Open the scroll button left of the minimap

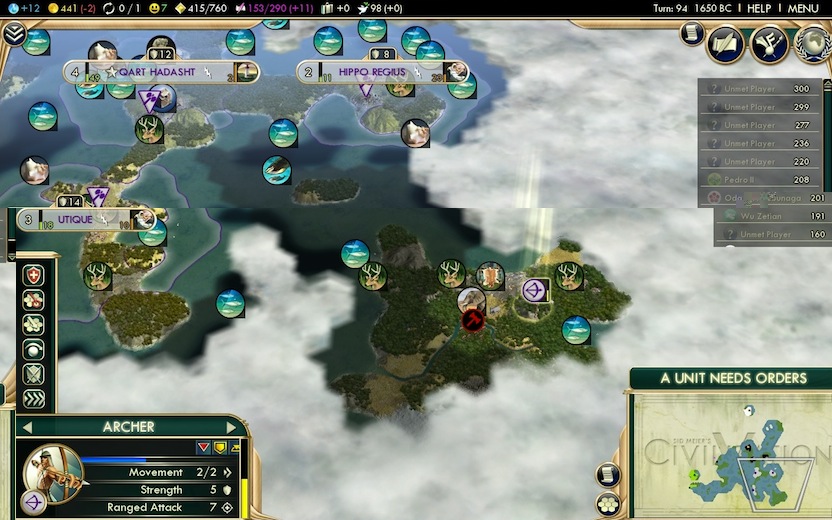[607, 474]
